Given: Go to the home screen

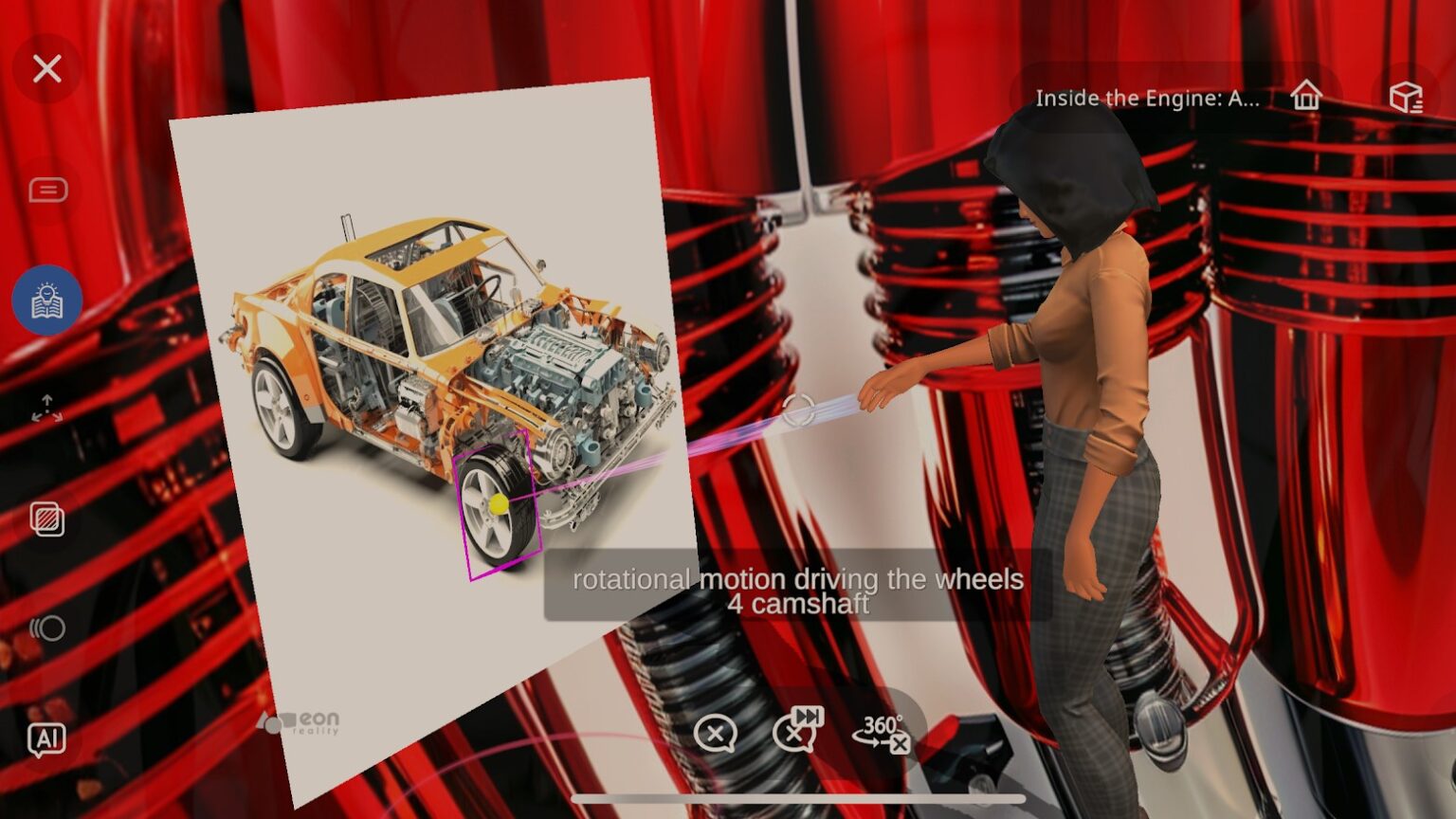Looking at the screenshot, I should (1305, 96).
